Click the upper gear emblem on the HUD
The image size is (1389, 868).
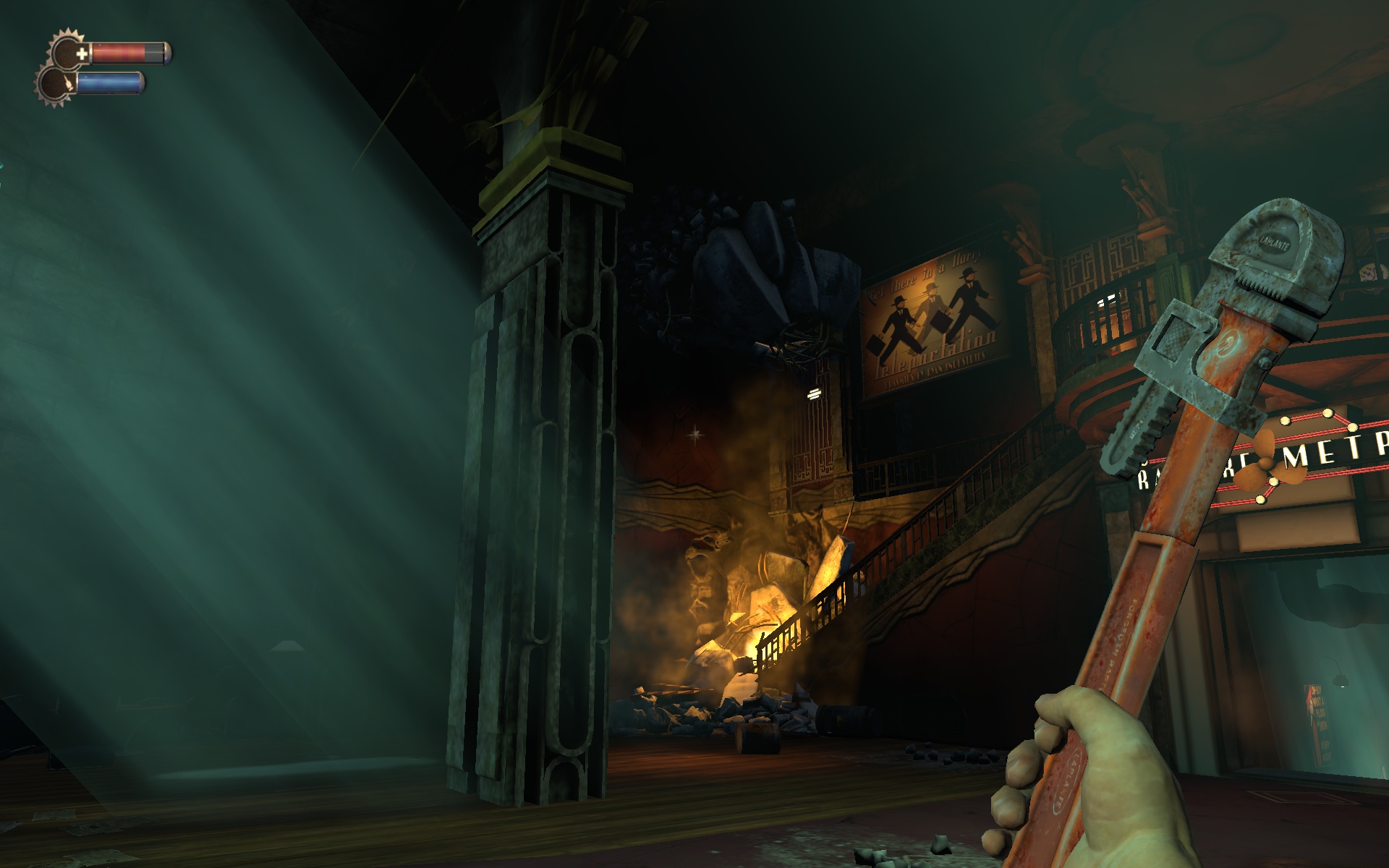[67, 51]
